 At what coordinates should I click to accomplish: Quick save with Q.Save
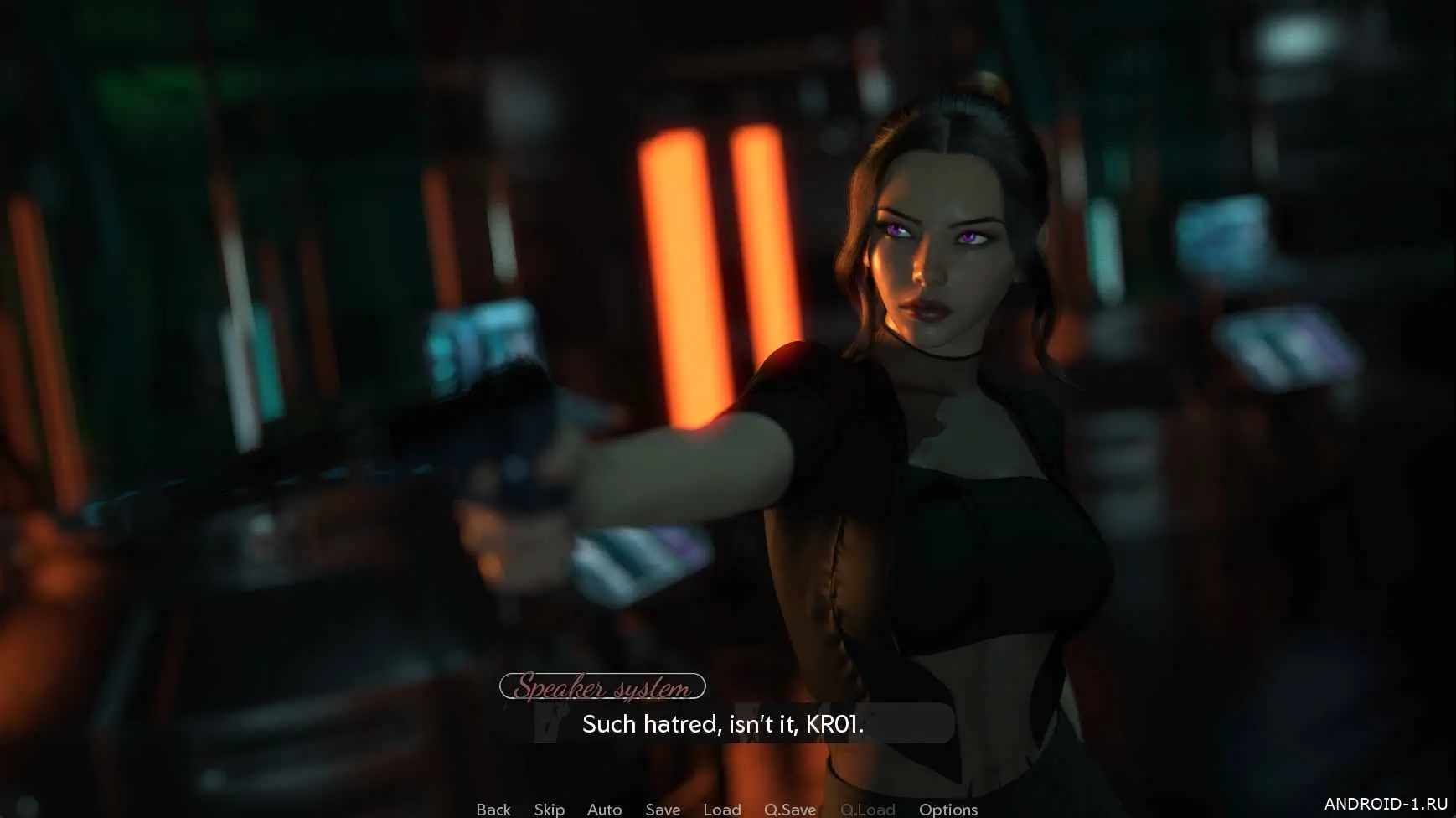tap(789, 809)
